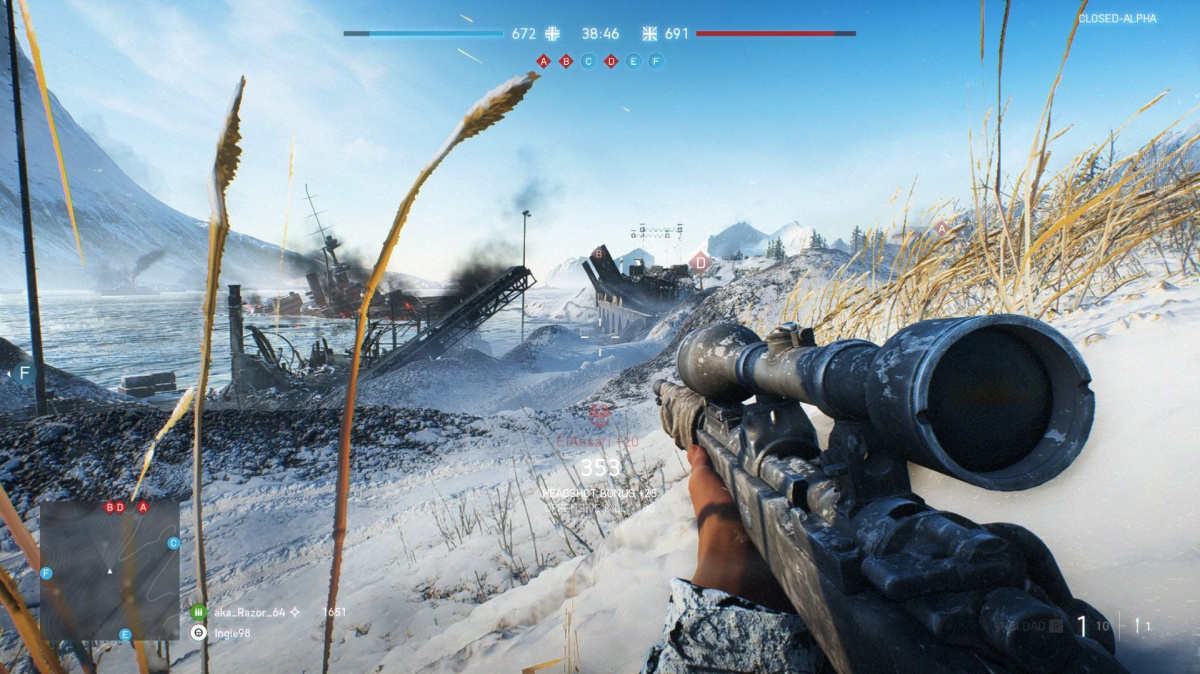This screenshot has width=1200, height=674.
Task: Select blue objective F in the top flag row
Action: click(x=656, y=61)
